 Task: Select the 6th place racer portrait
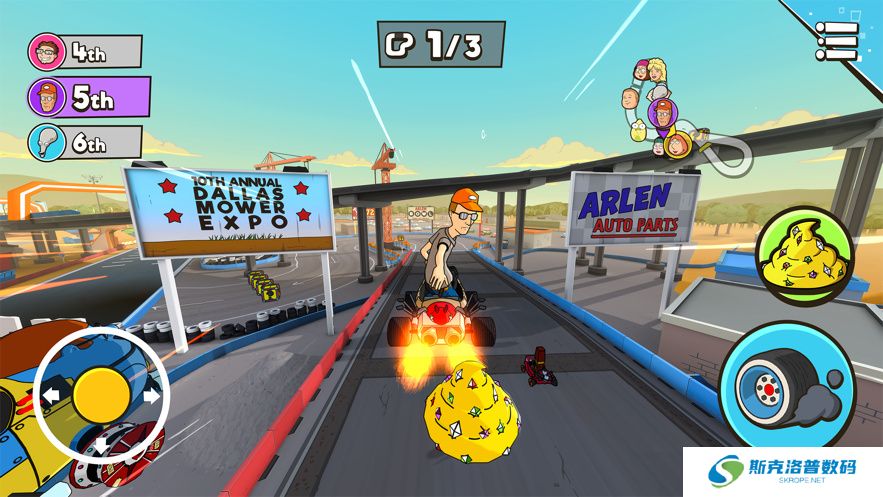(45, 142)
